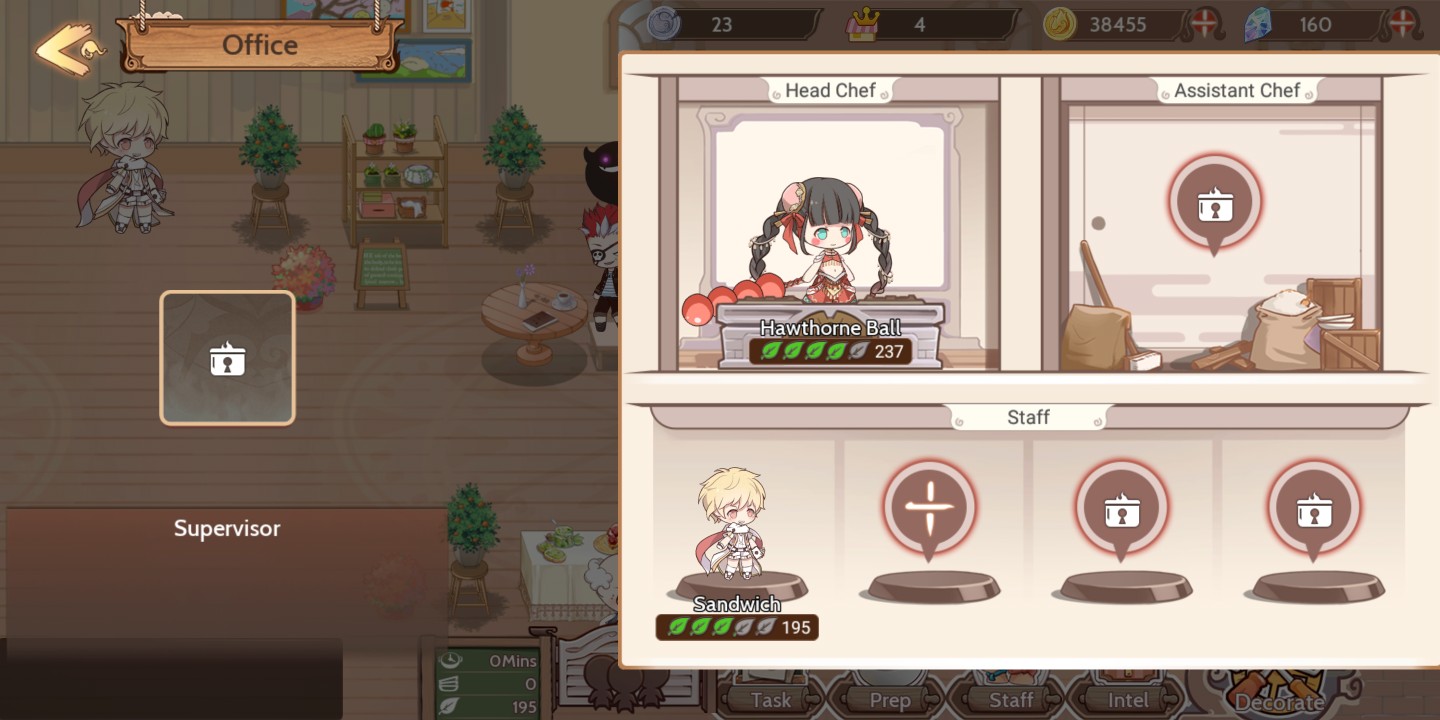This screenshot has width=1440, height=720.
Task: Open the Task menu at the bottom
Action: point(770,699)
